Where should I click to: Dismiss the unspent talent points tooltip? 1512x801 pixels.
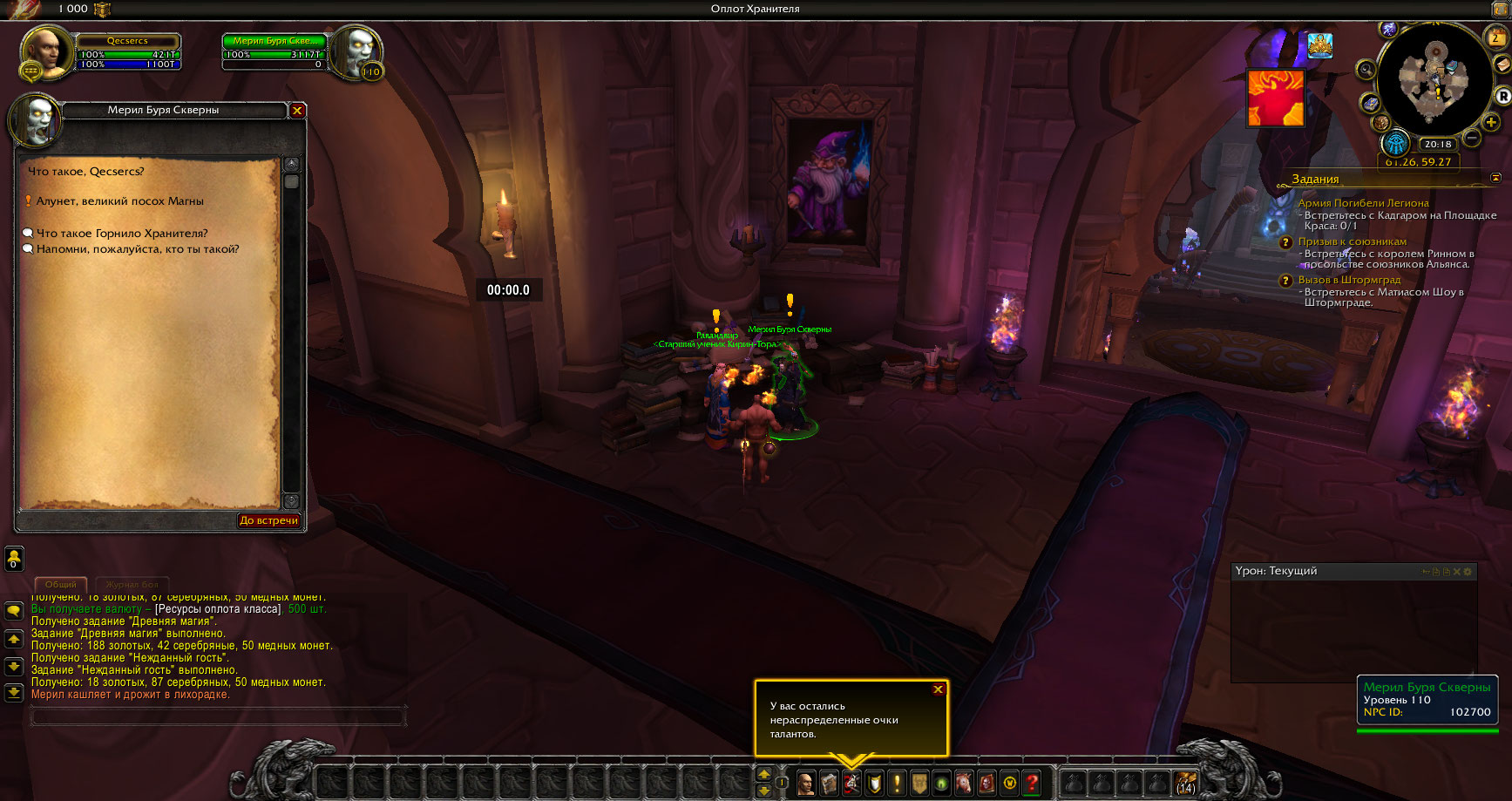click(x=938, y=689)
